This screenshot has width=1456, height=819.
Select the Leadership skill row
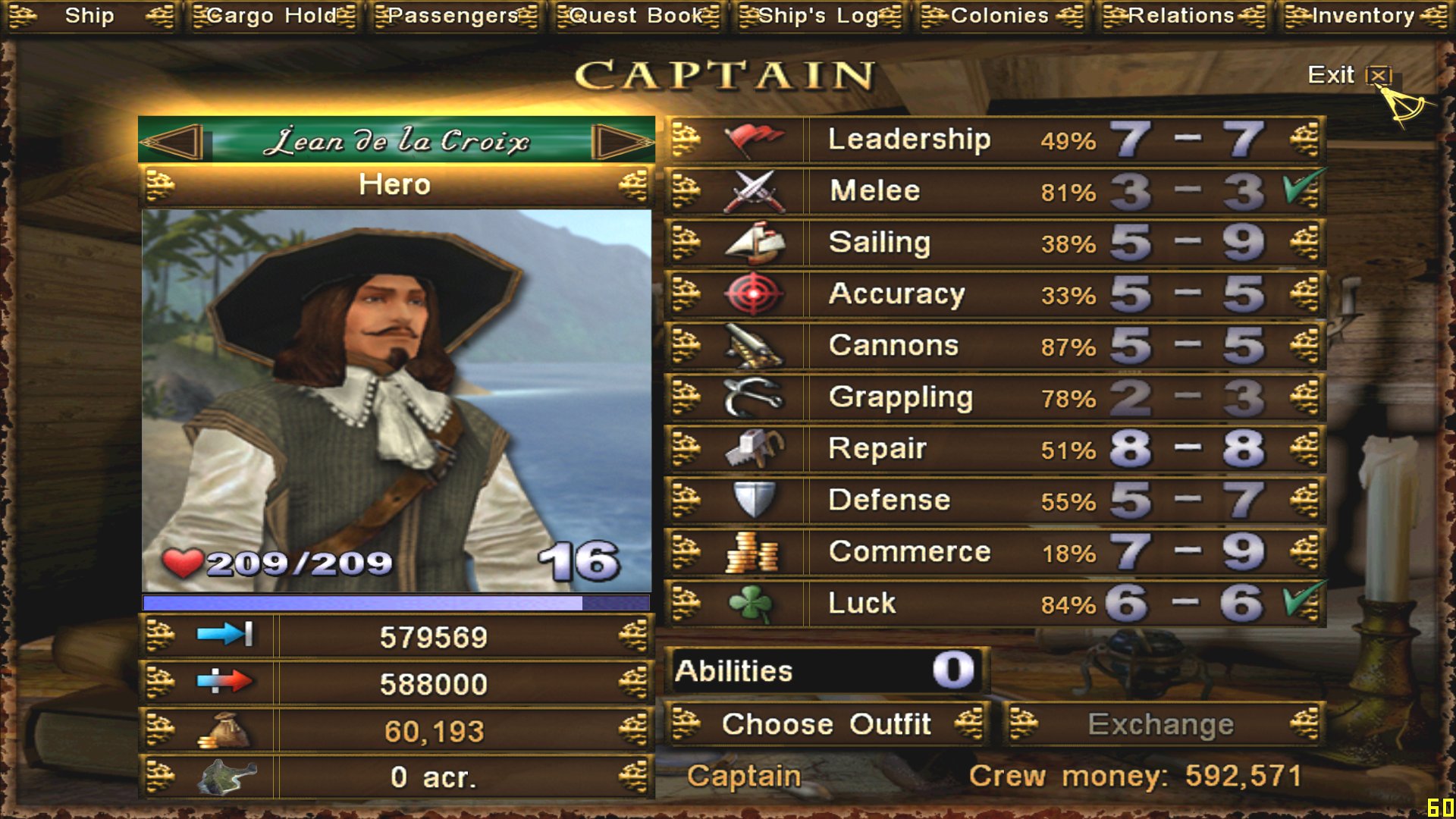[993, 140]
